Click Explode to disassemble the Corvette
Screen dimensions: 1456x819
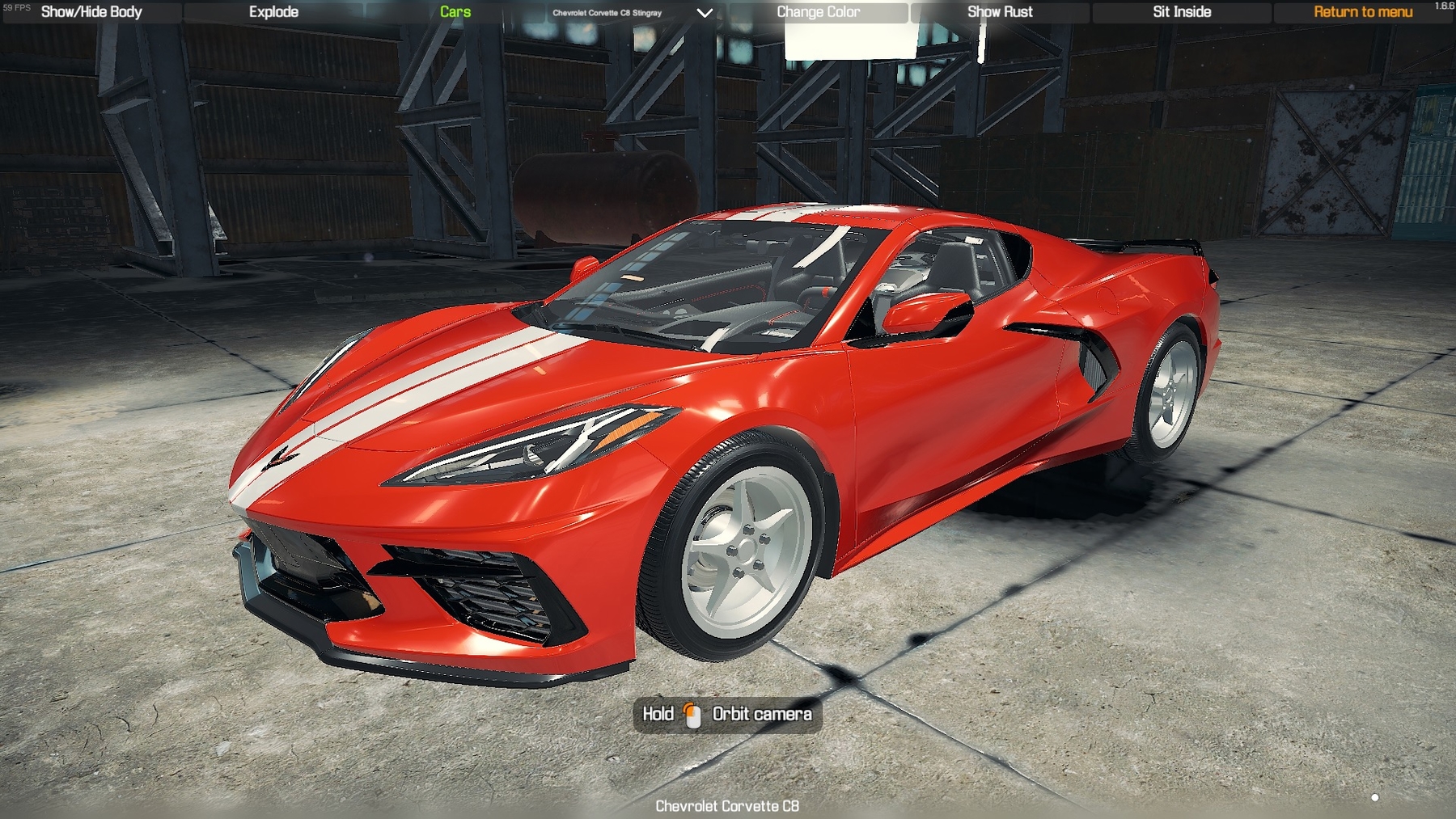[273, 11]
